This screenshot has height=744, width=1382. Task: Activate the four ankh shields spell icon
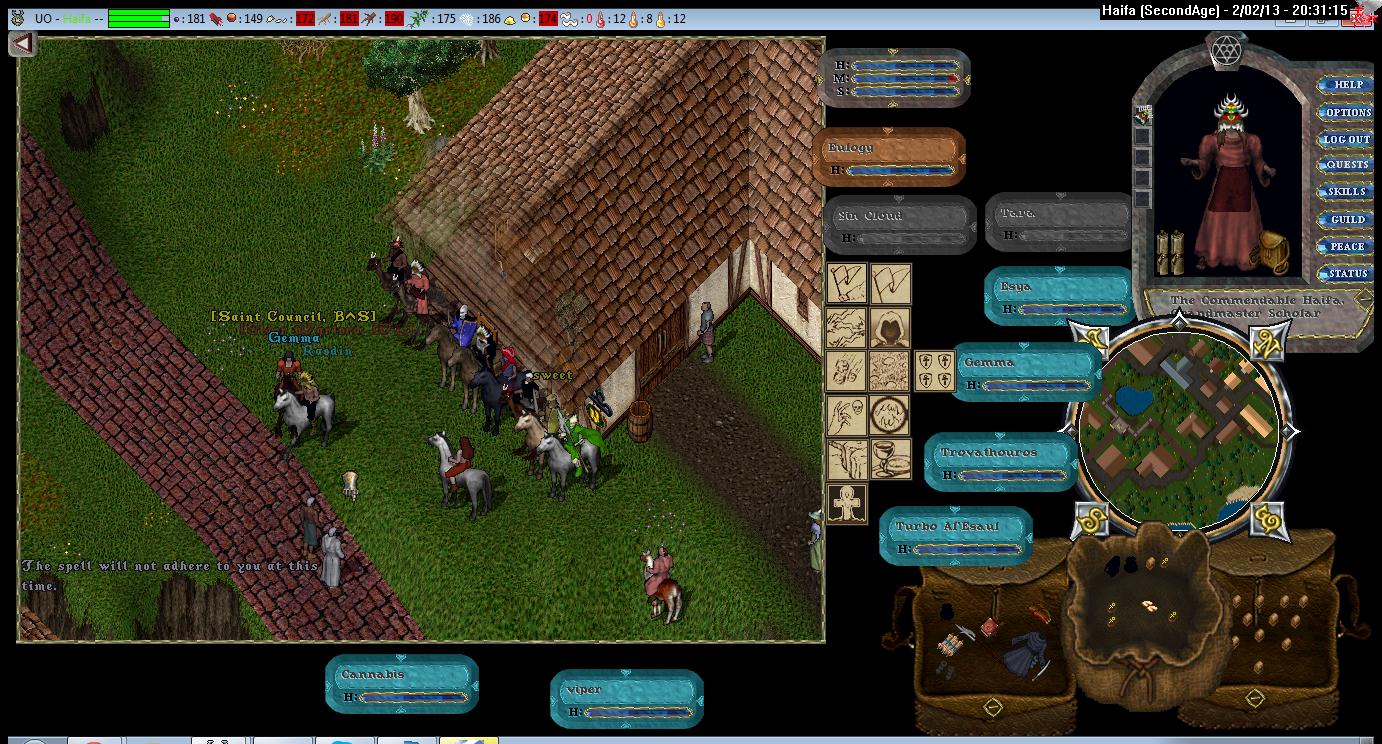(935, 371)
